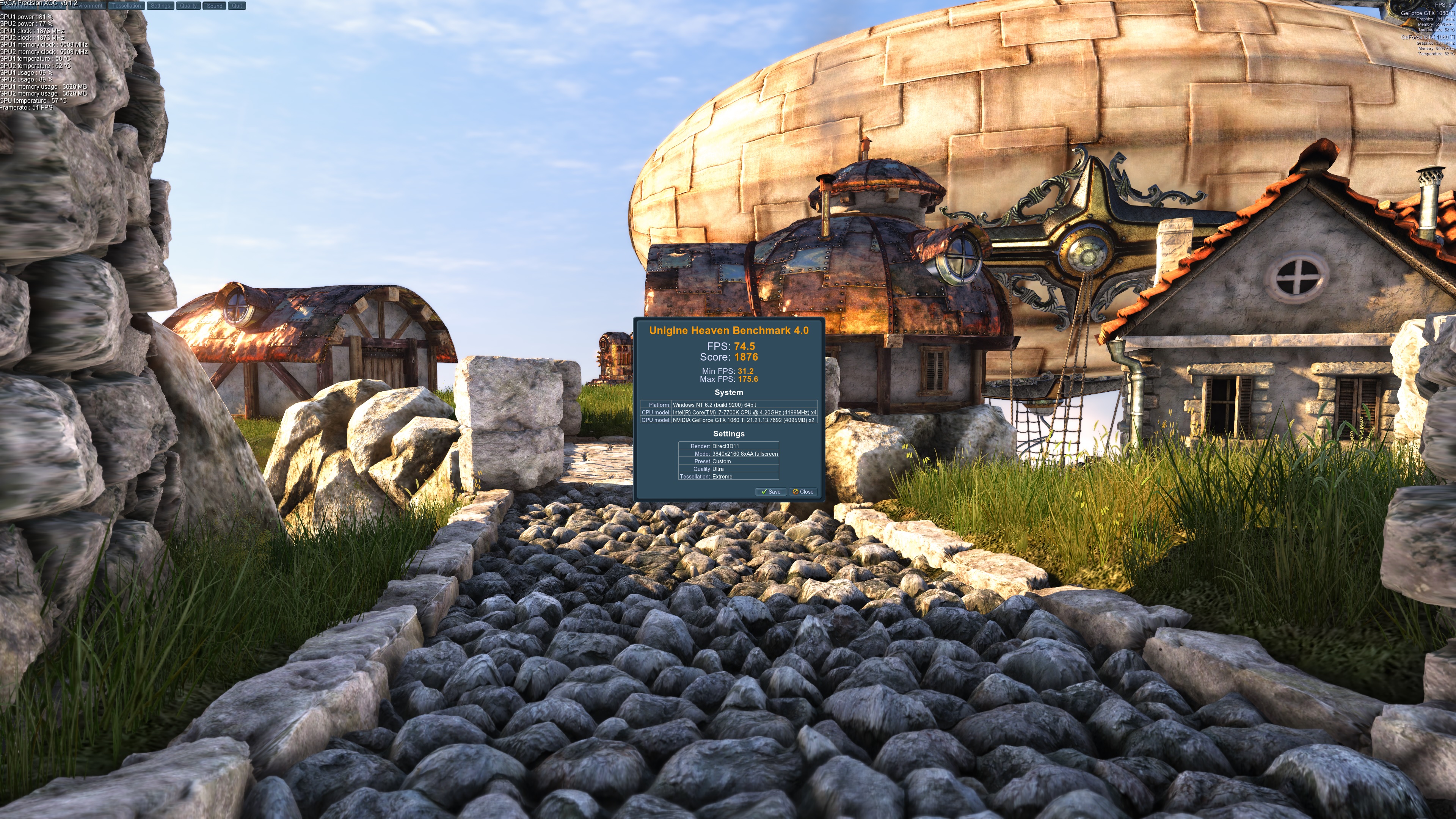Screen dimensions: 1456x819
Task: Toggle the Tessellation toolbar button
Action: tap(126, 6)
